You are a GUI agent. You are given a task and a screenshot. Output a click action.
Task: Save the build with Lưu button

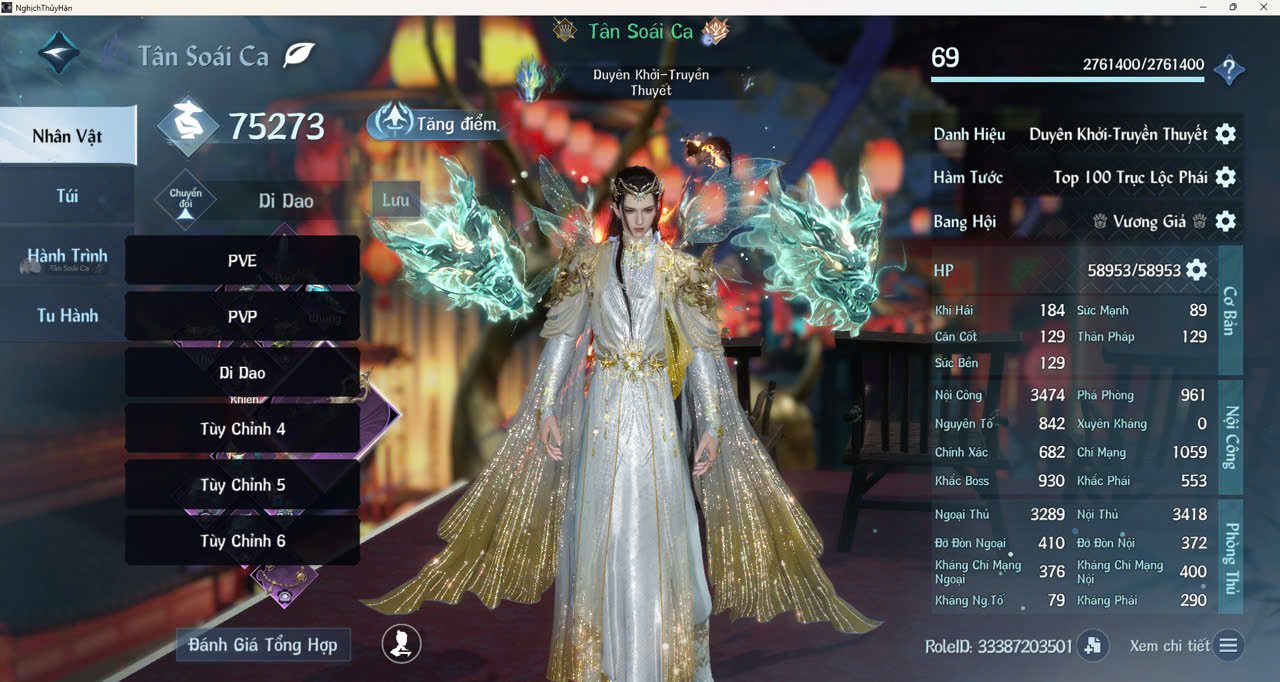click(x=395, y=200)
